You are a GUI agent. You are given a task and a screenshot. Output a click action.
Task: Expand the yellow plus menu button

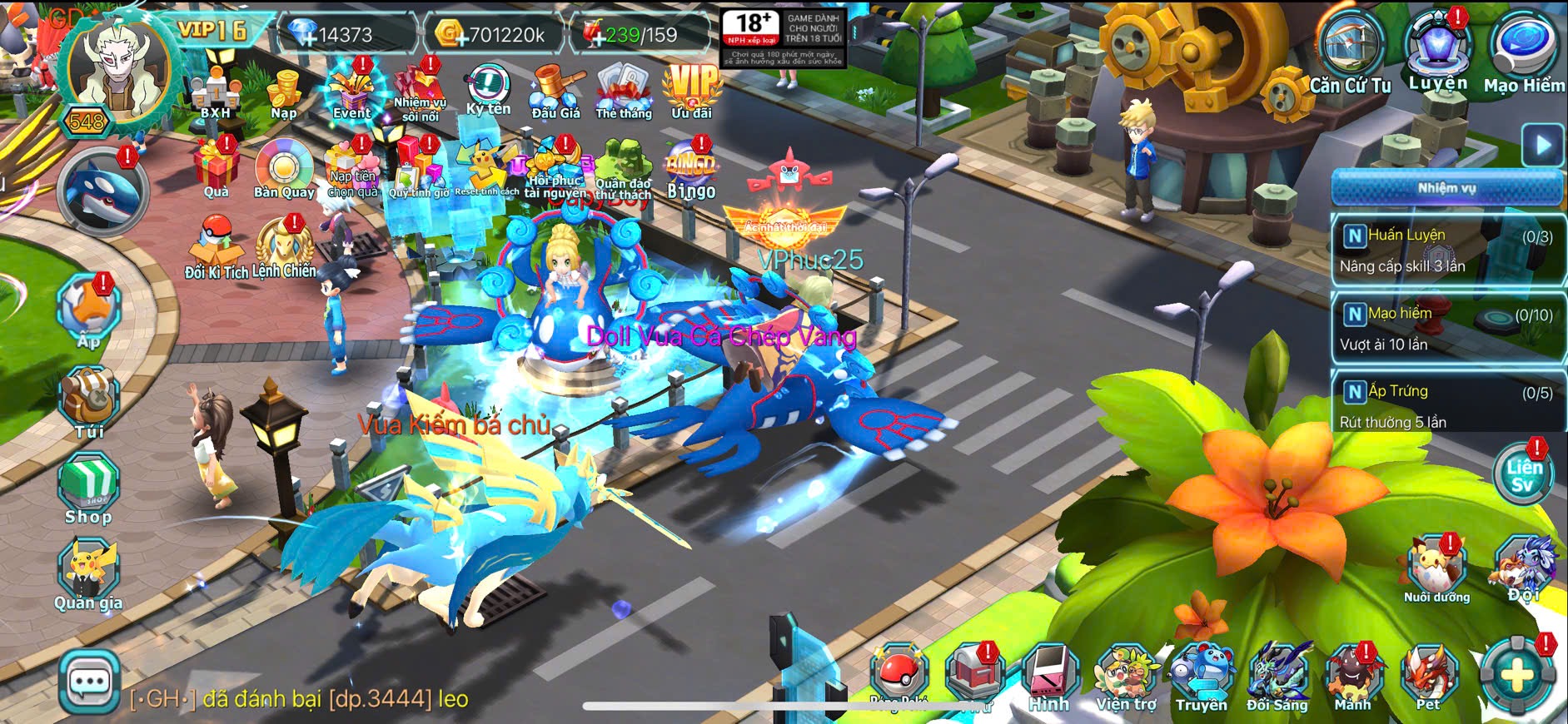coord(1516,676)
